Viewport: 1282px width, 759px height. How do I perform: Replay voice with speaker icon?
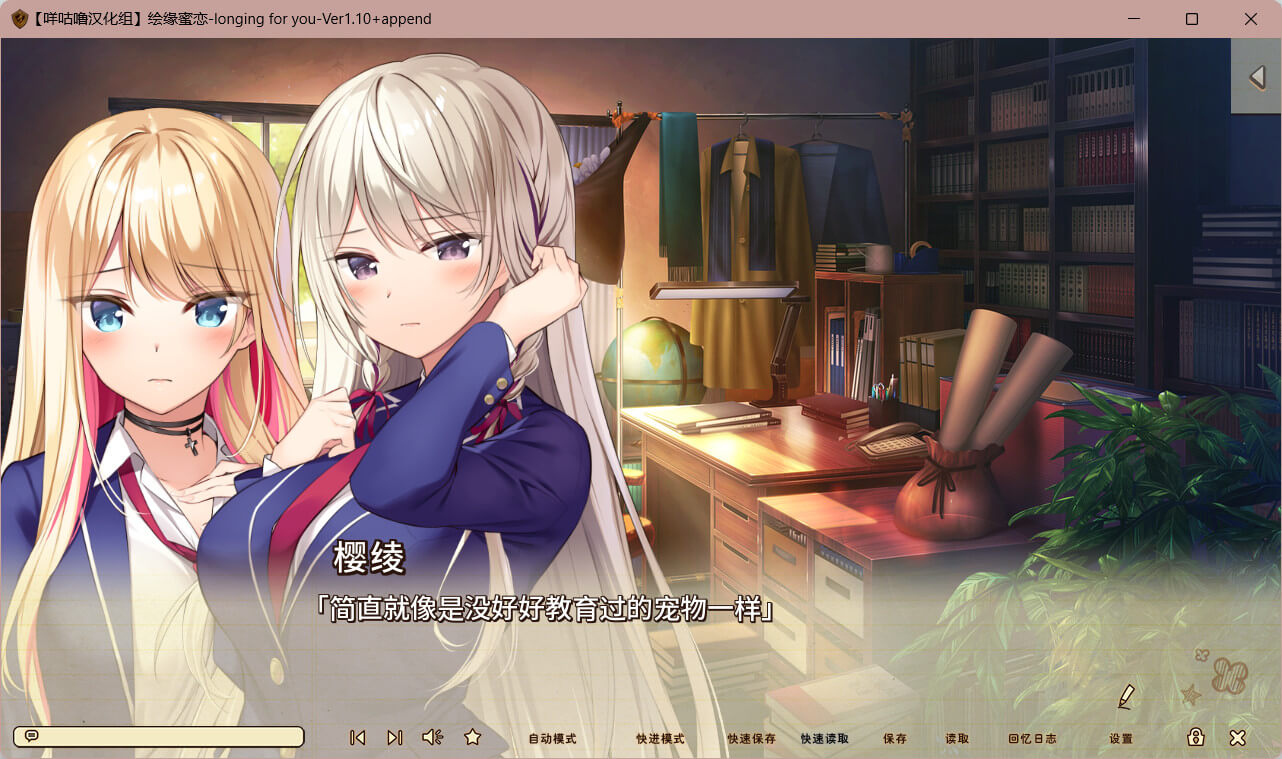(x=432, y=737)
